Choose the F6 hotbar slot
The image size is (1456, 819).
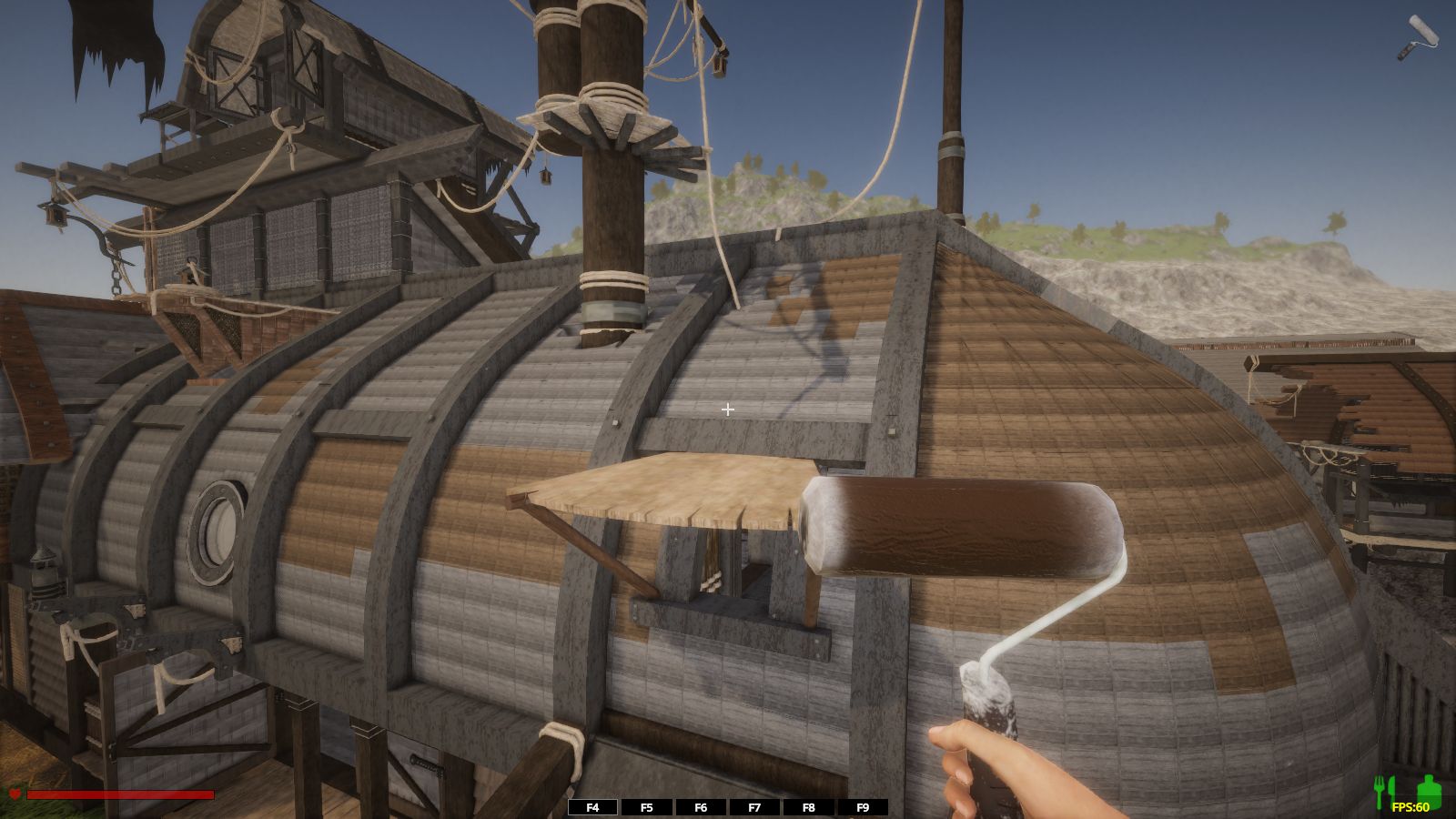(701, 807)
